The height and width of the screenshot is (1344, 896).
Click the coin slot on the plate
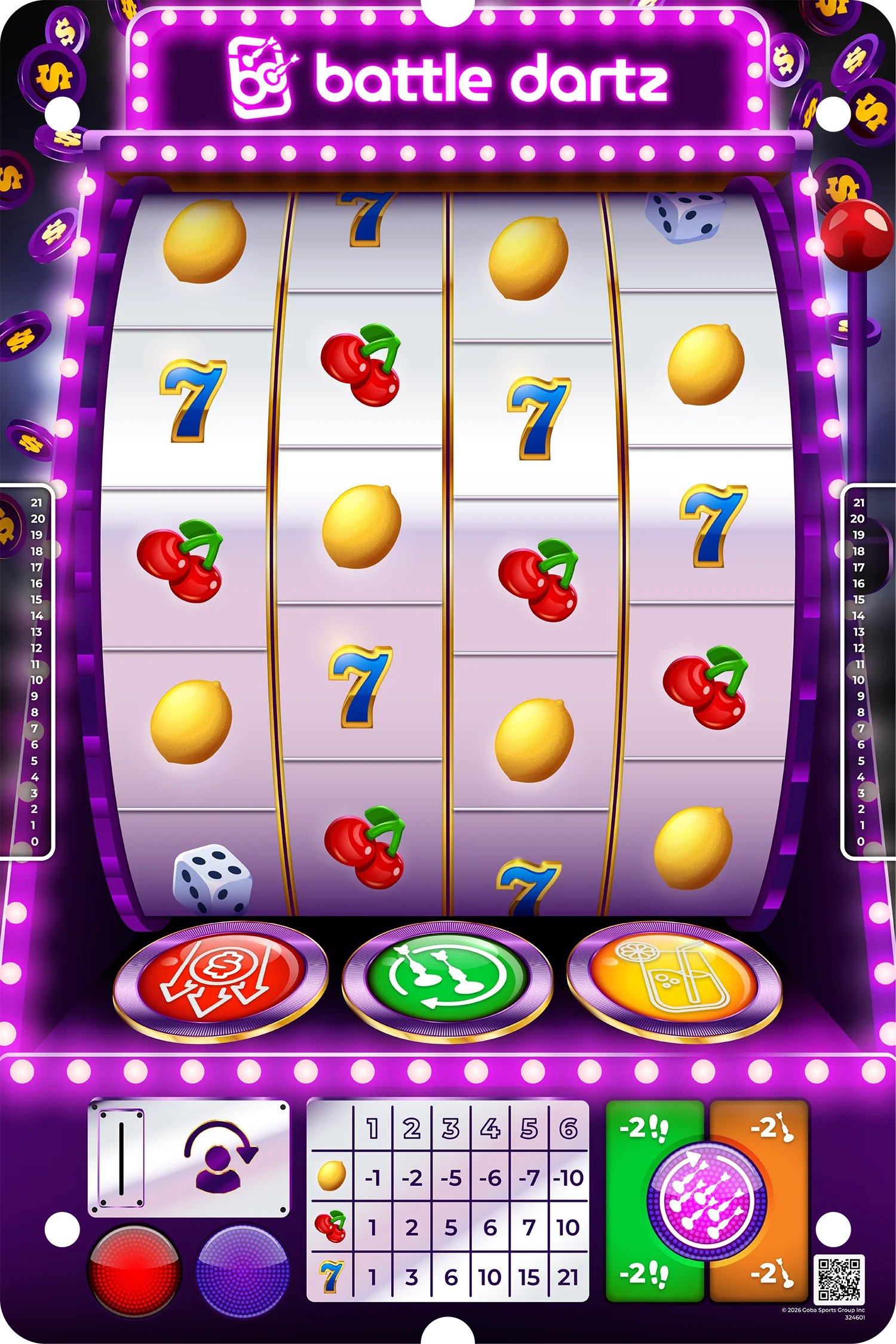click(121, 1158)
